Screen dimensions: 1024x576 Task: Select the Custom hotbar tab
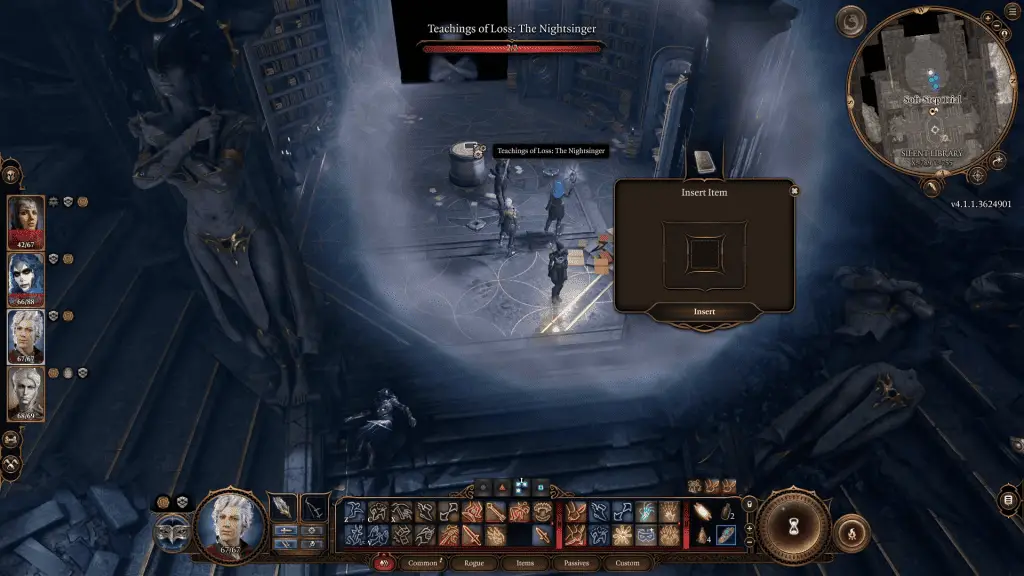click(628, 563)
